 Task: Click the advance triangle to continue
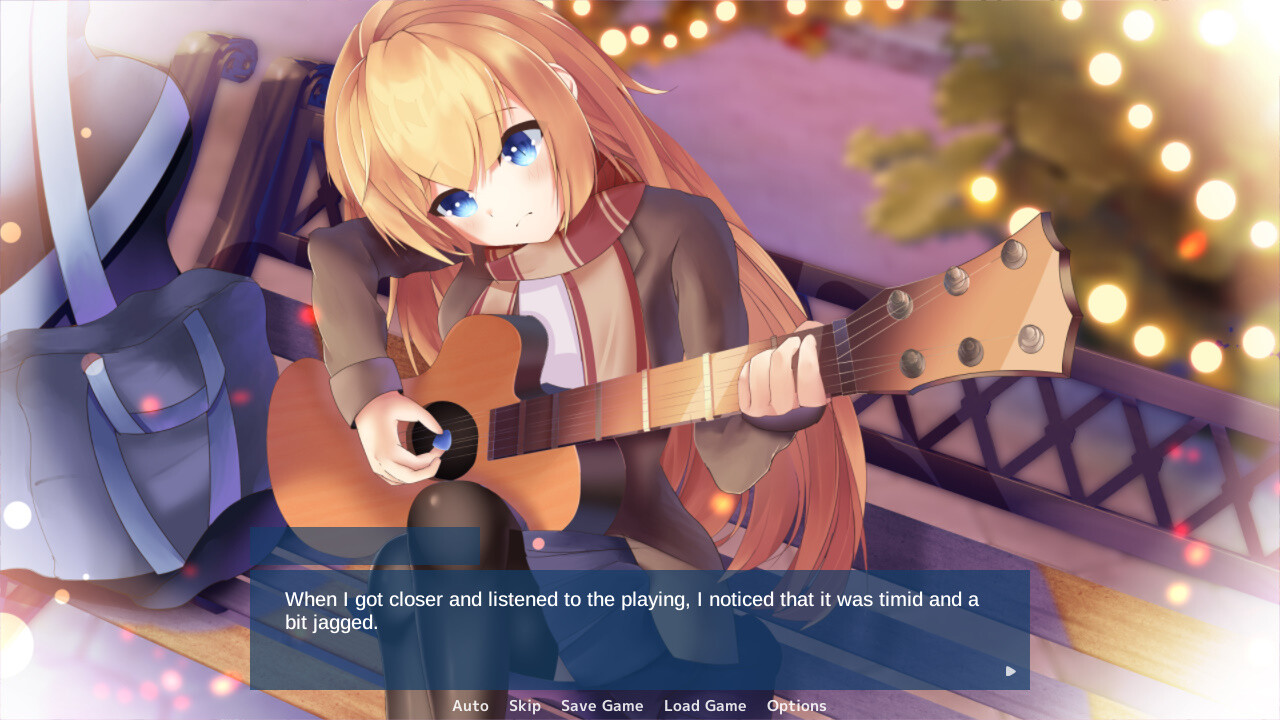pyautogui.click(x=1009, y=671)
